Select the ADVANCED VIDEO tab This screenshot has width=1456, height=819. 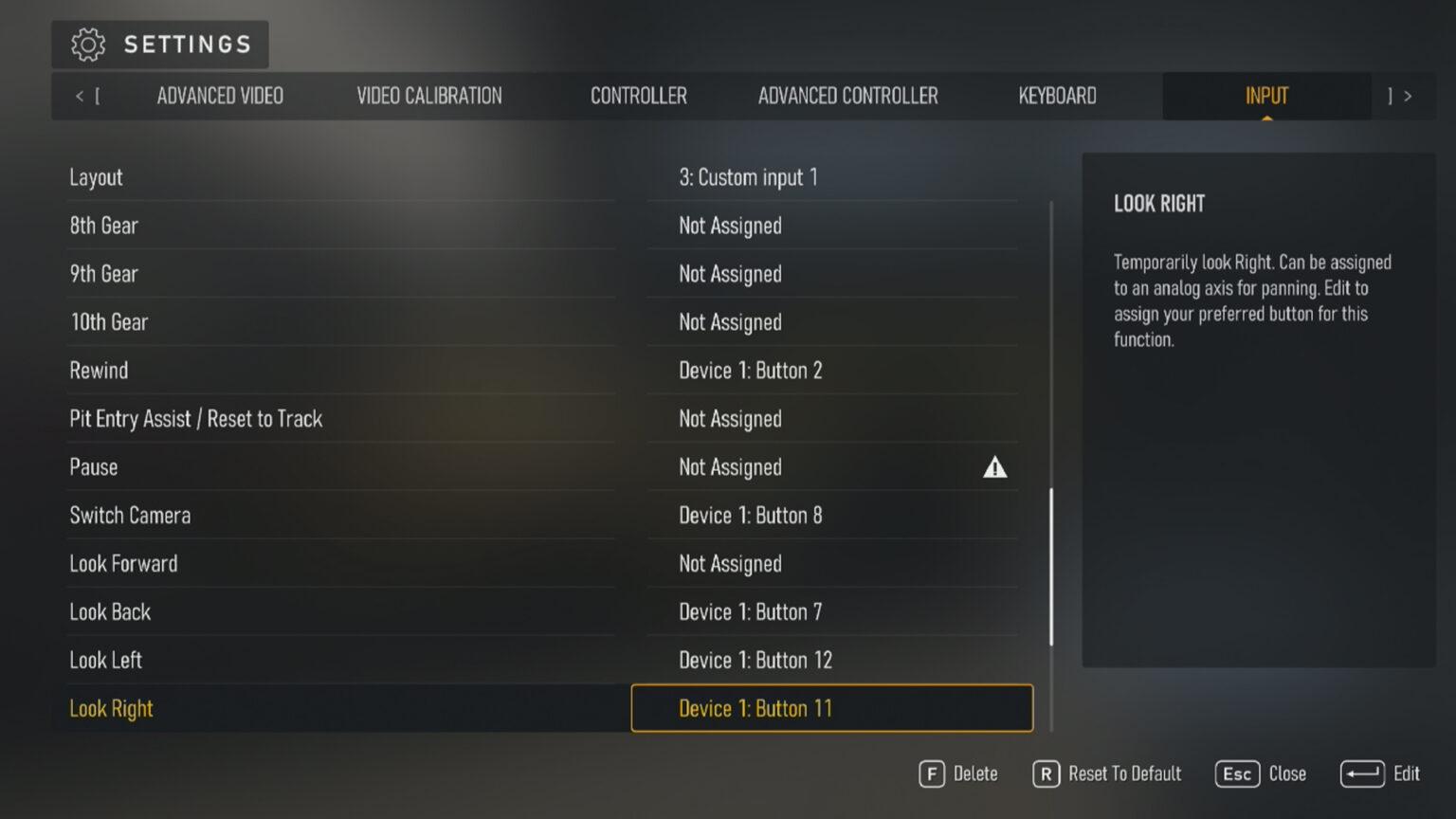(x=220, y=96)
